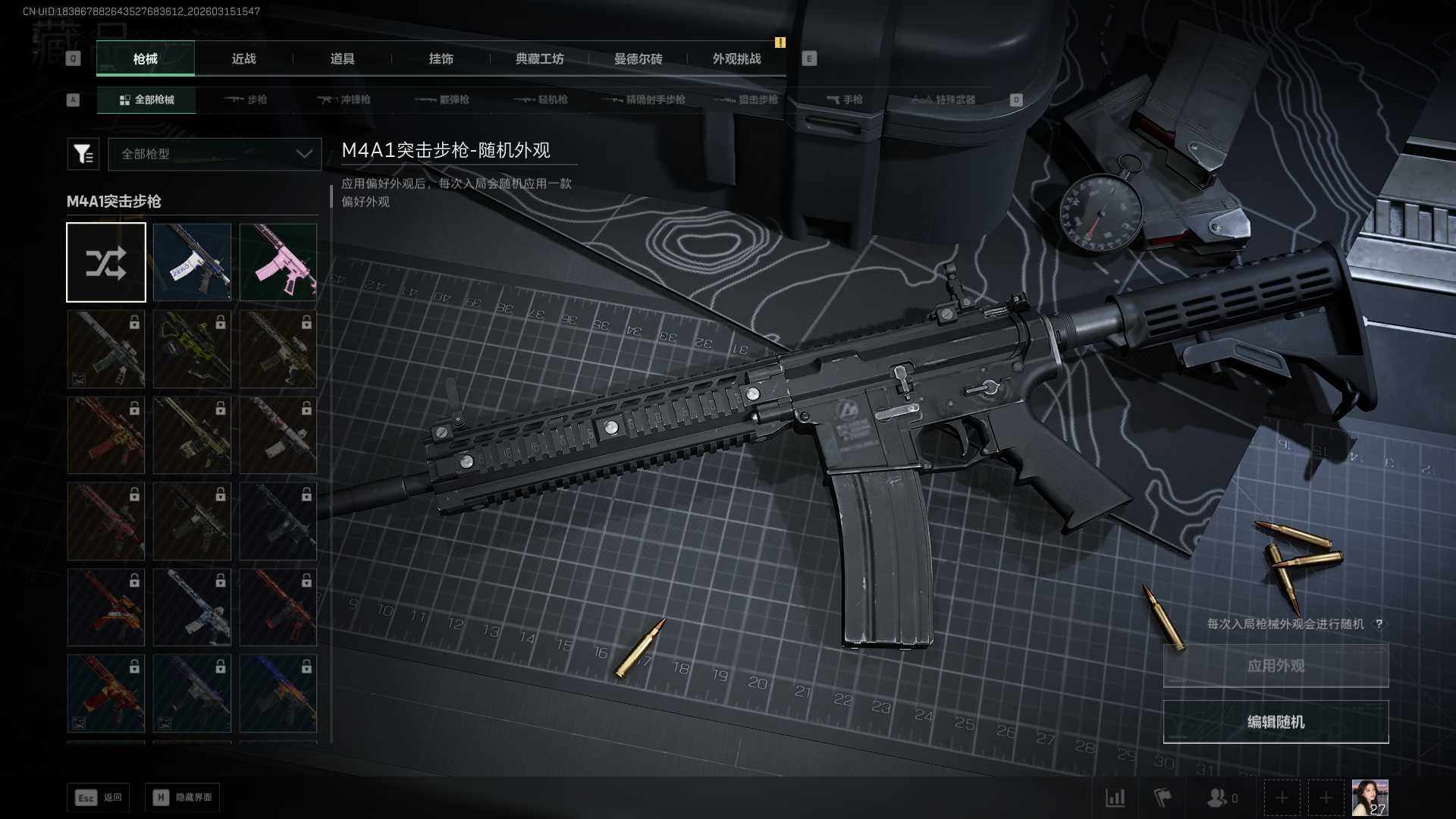Viewport: 1456px width, 819px height.
Task: Select the 挂饰 charms tab
Action: point(441,59)
